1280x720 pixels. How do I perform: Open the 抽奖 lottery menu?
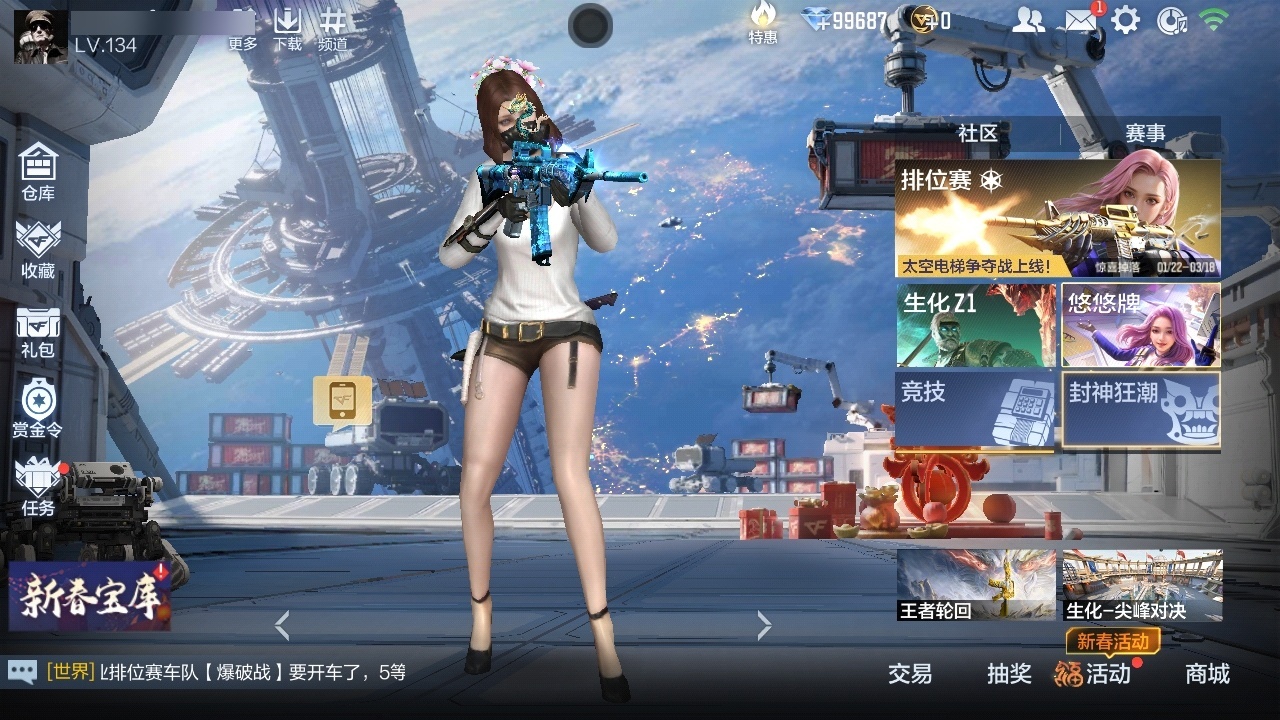click(x=1009, y=674)
